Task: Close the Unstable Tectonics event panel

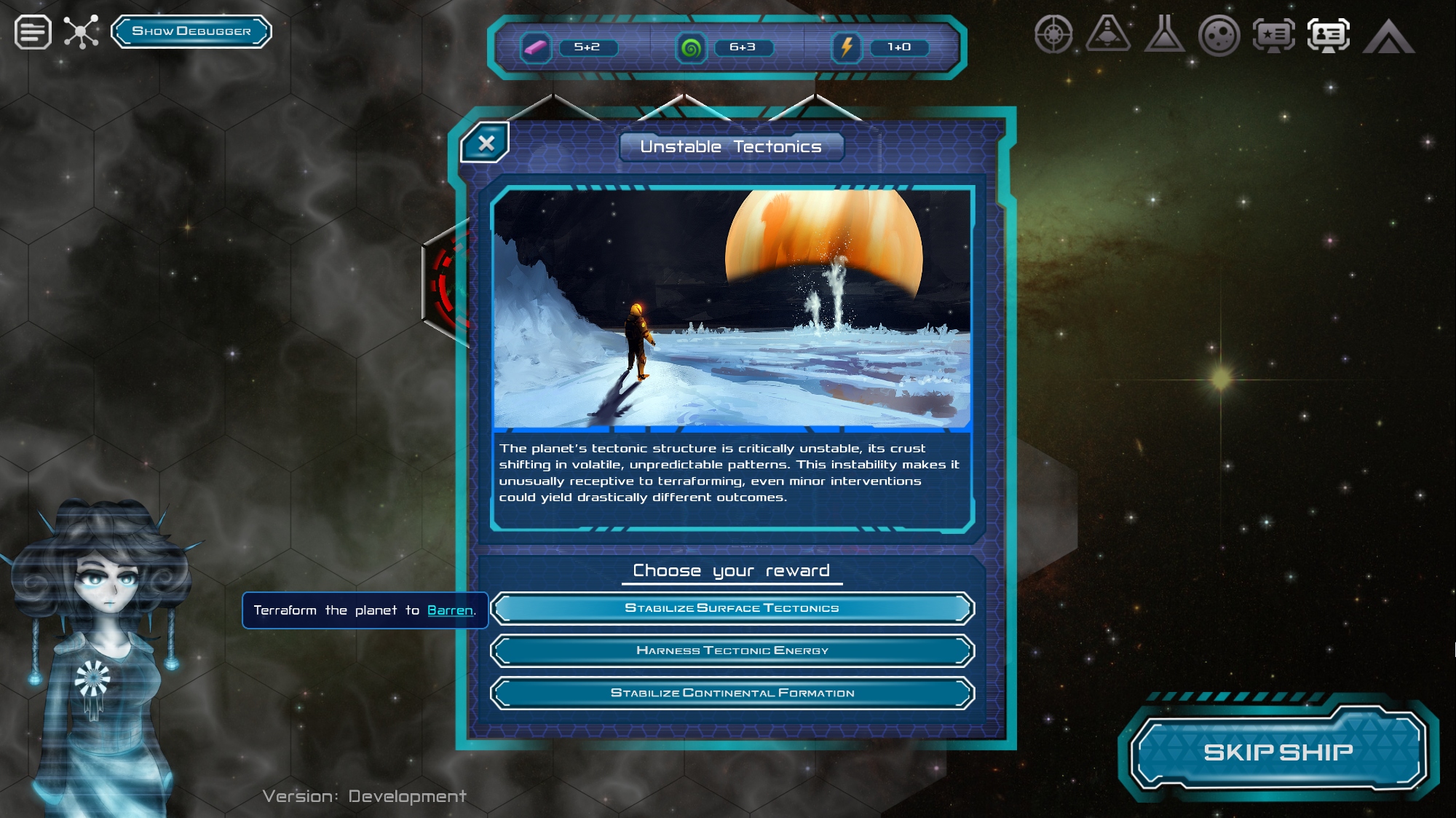Action: pos(486,143)
